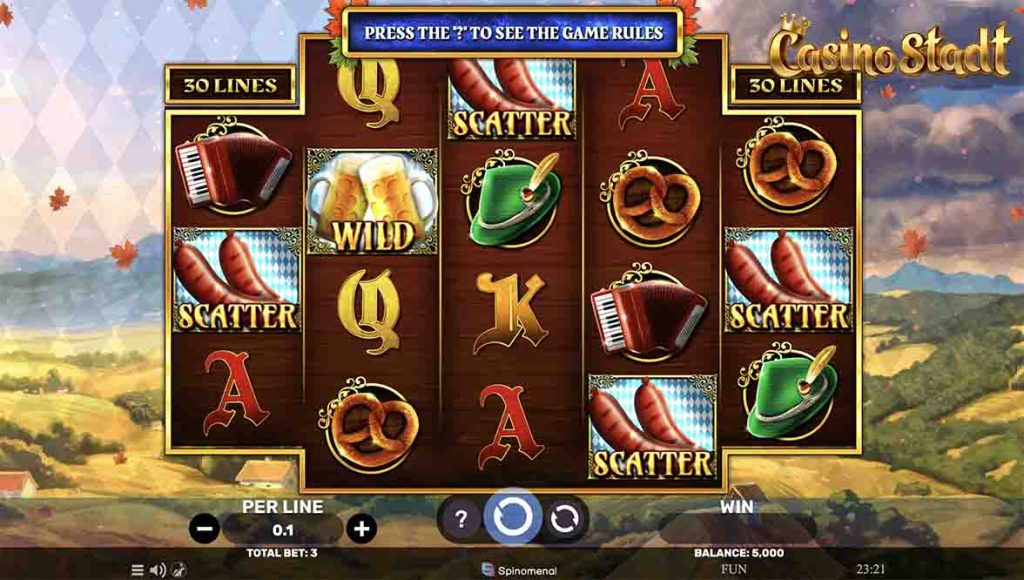Increase the per line bet with plus

coord(361,528)
